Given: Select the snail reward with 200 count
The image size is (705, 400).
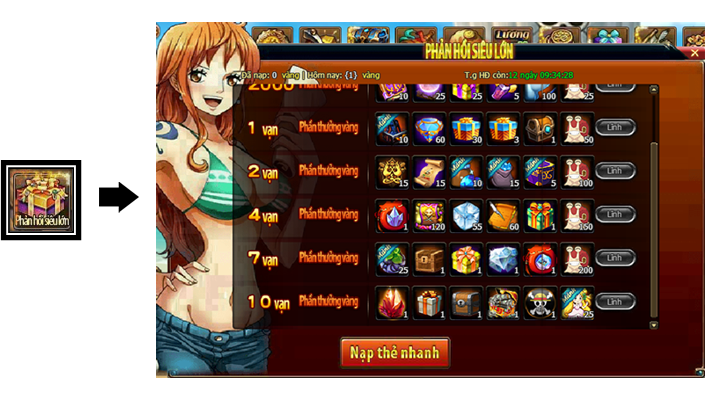Looking at the screenshot, I should point(577,258).
